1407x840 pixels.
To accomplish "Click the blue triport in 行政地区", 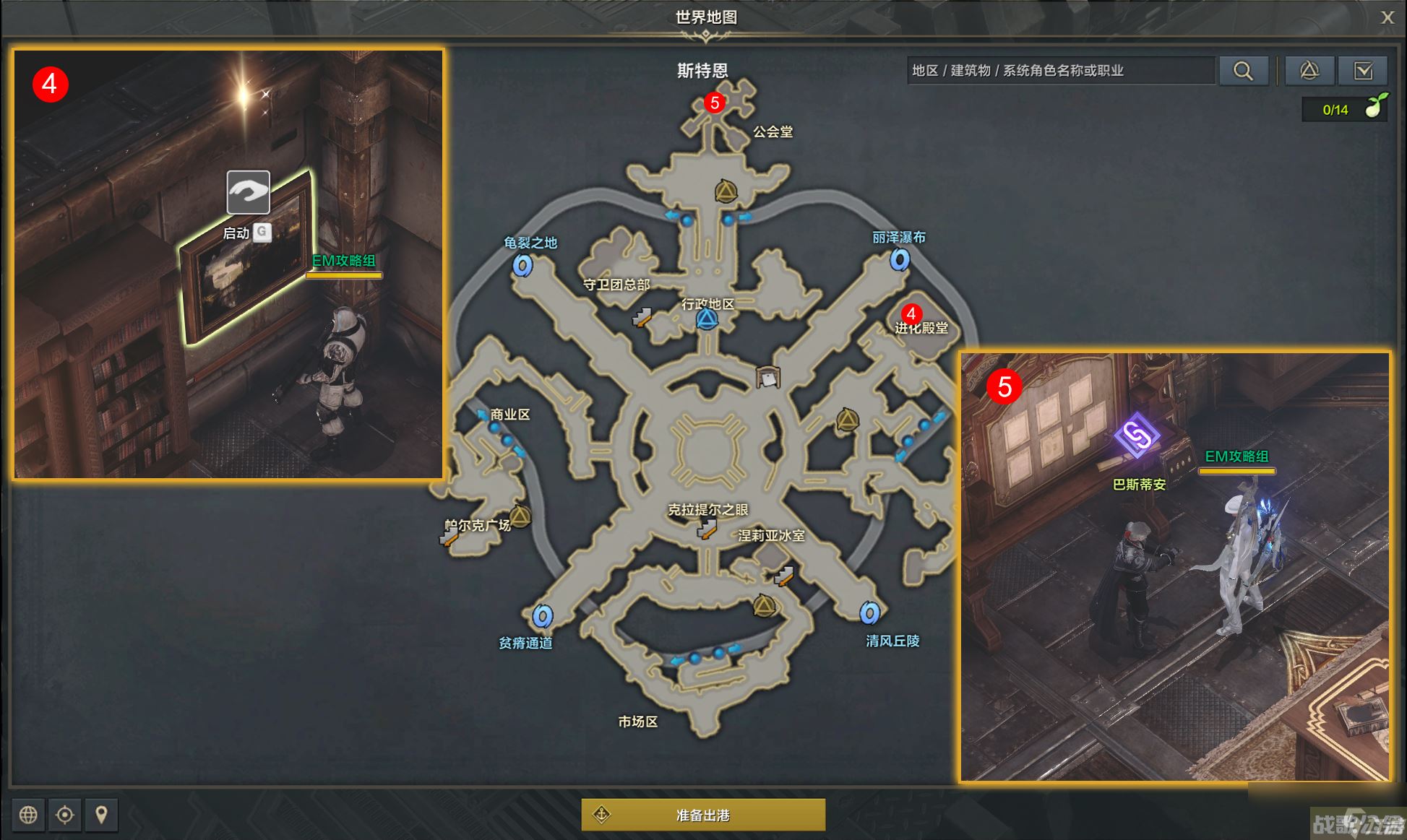I will click(707, 319).
